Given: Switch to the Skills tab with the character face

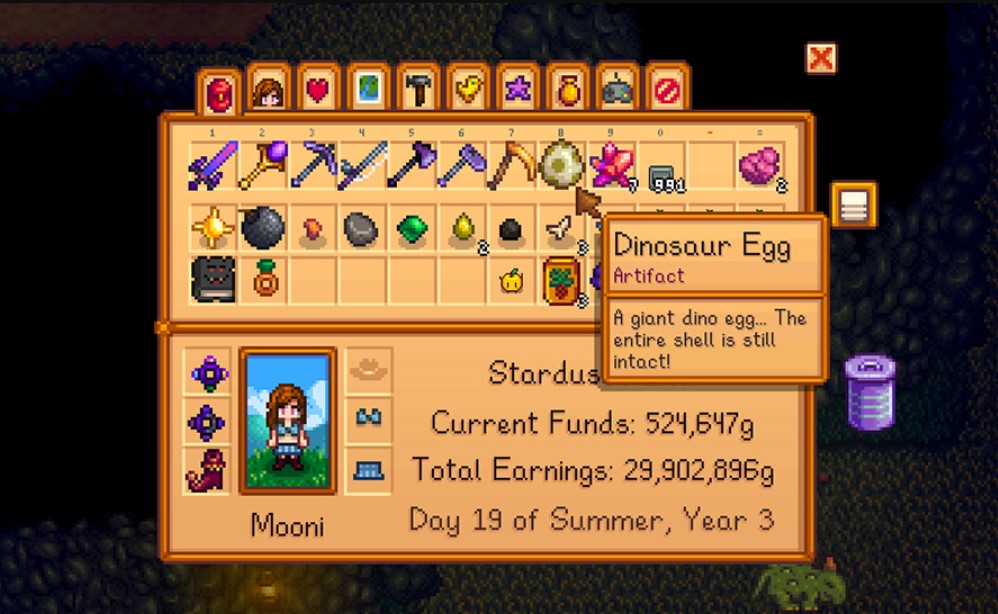Looking at the screenshot, I should point(269,92).
